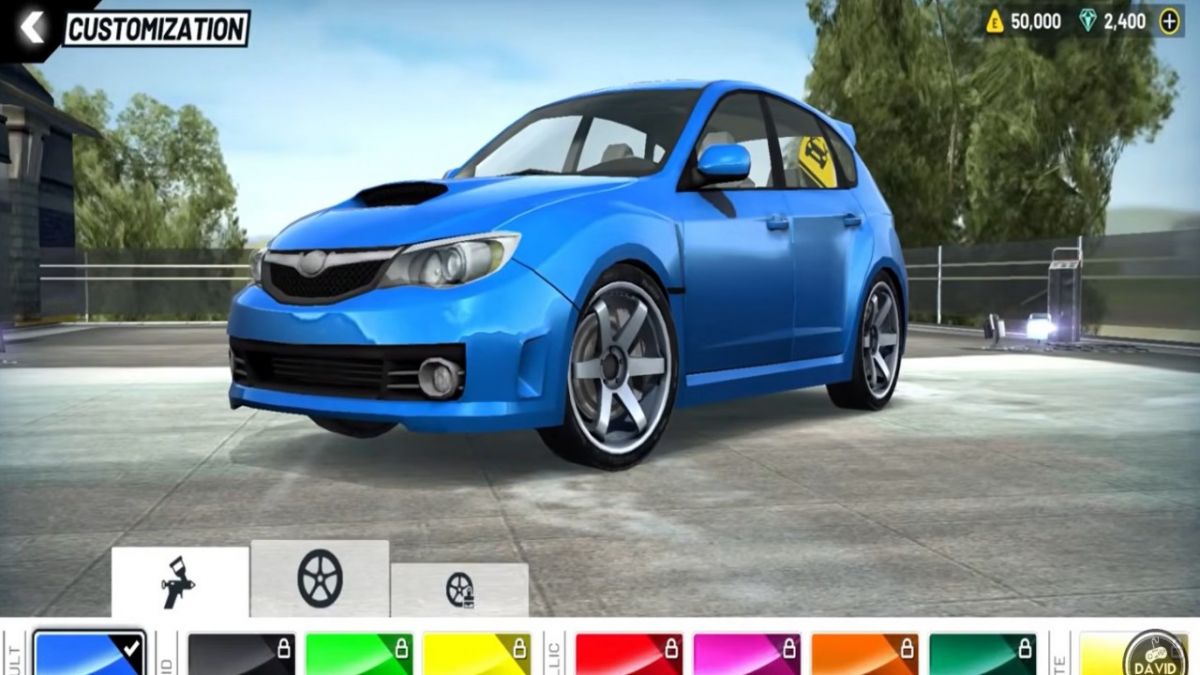Pick the locked black paint color
The height and width of the screenshot is (675, 1200).
point(241,654)
